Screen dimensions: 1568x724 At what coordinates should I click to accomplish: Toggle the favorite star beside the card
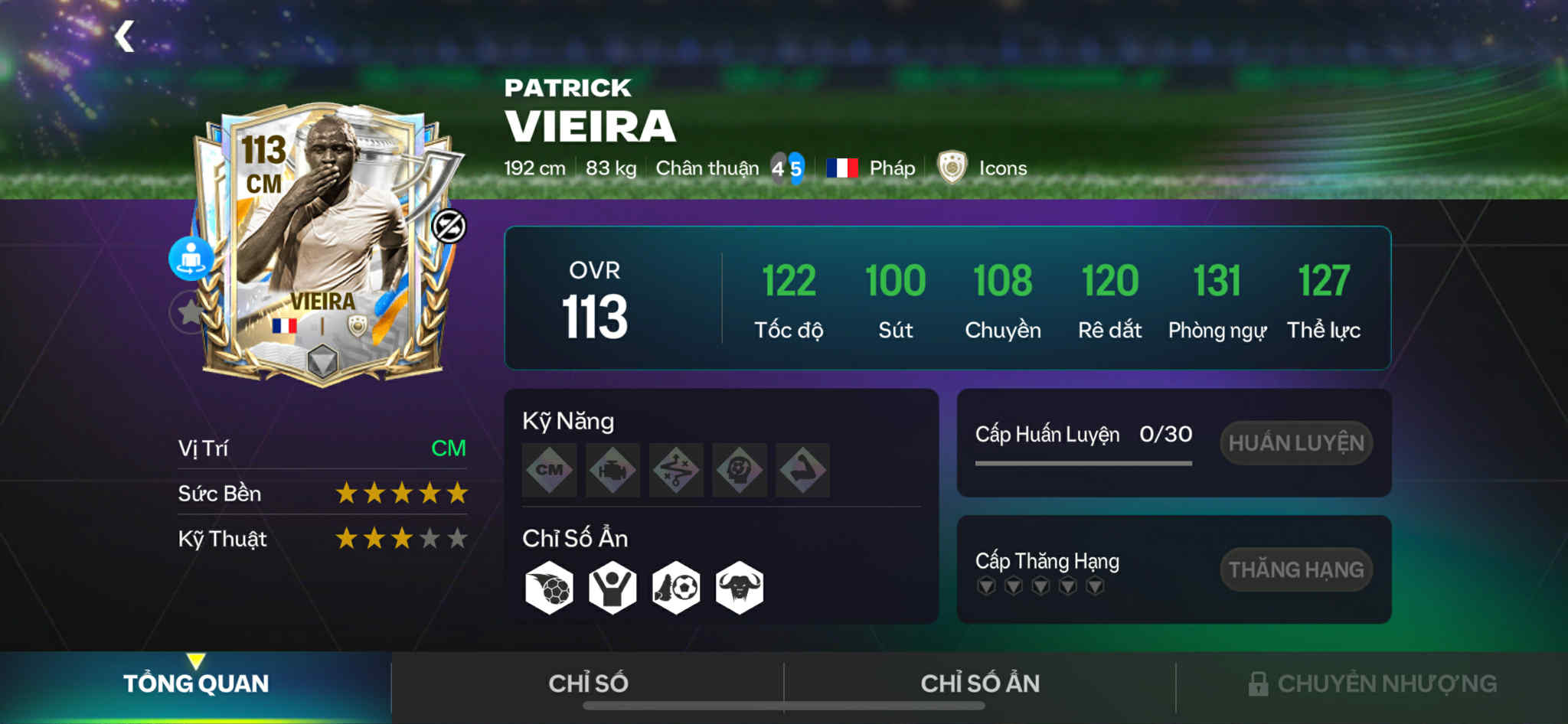188,311
